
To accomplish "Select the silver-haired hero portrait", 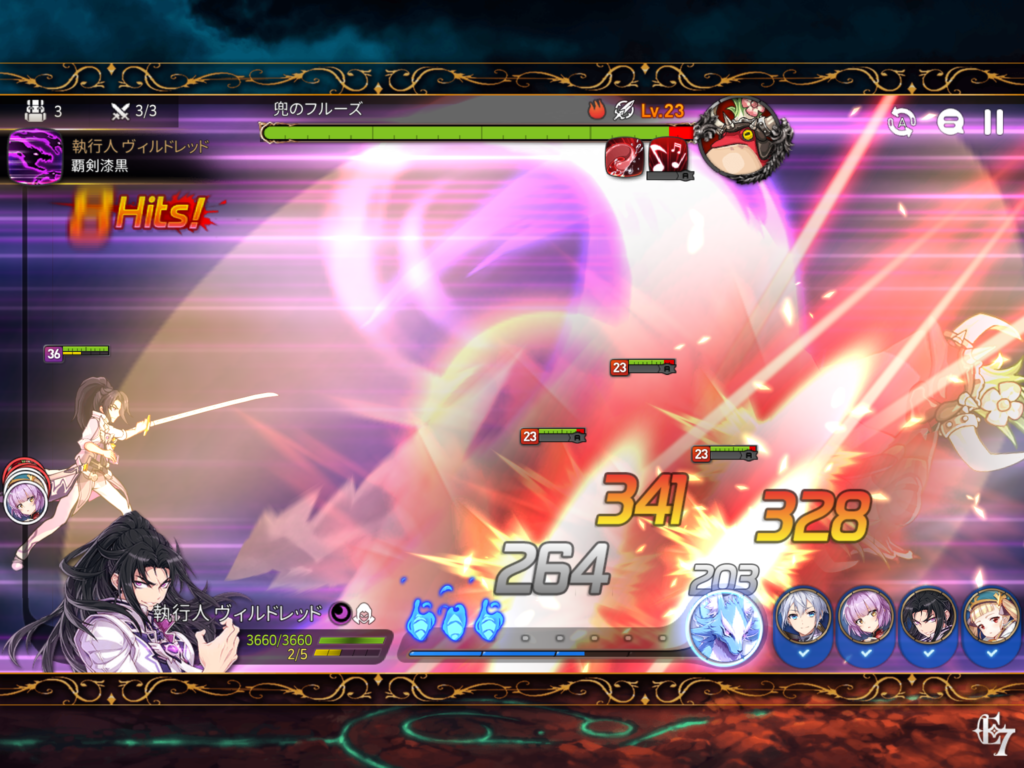I will click(803, 621).
